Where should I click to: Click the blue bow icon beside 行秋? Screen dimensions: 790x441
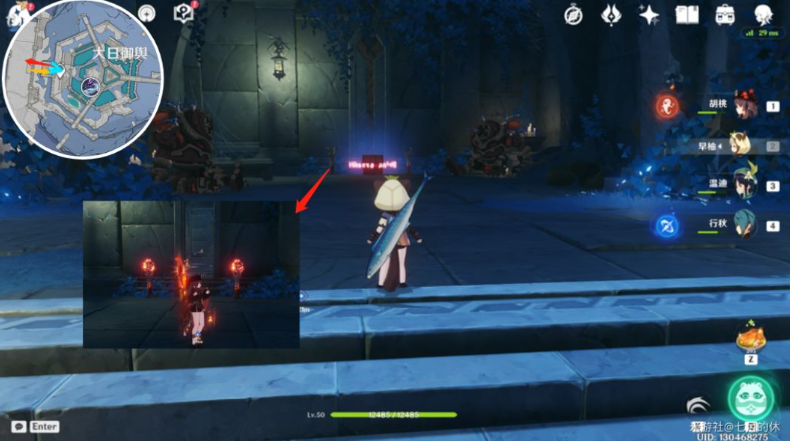666,226
